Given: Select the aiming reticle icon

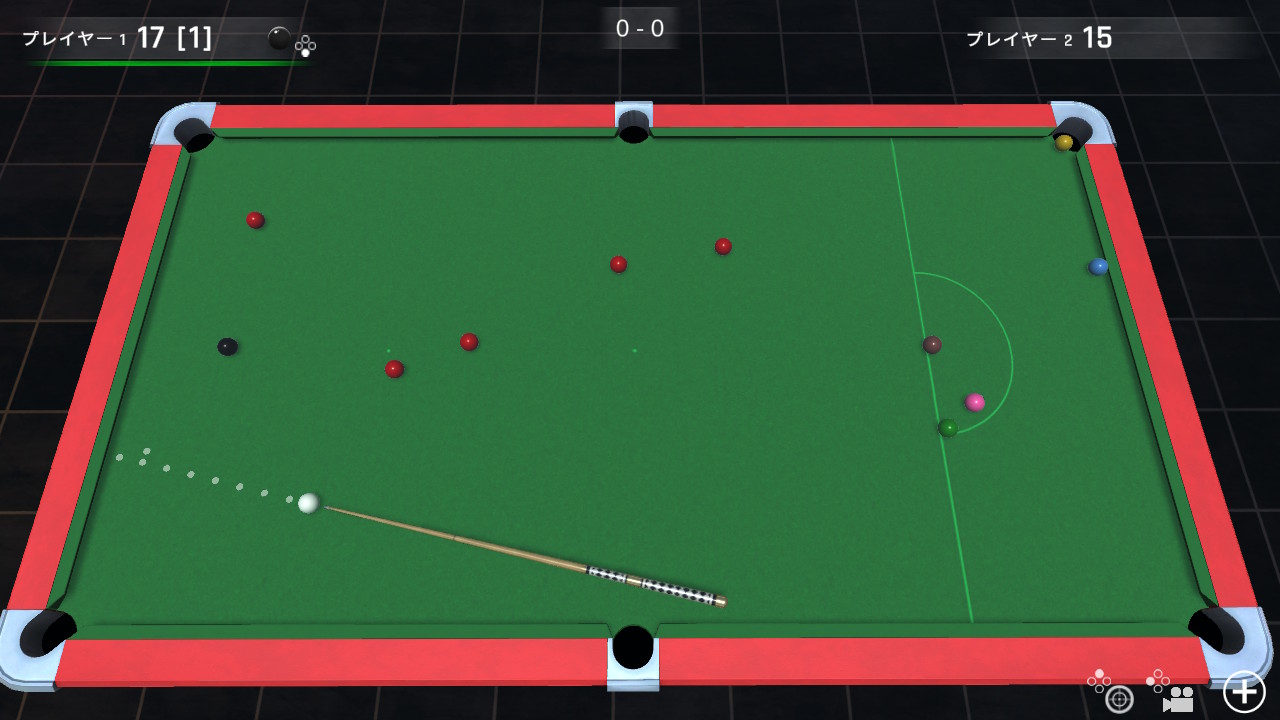Looking at the screenshot, I should [1120, 700].
